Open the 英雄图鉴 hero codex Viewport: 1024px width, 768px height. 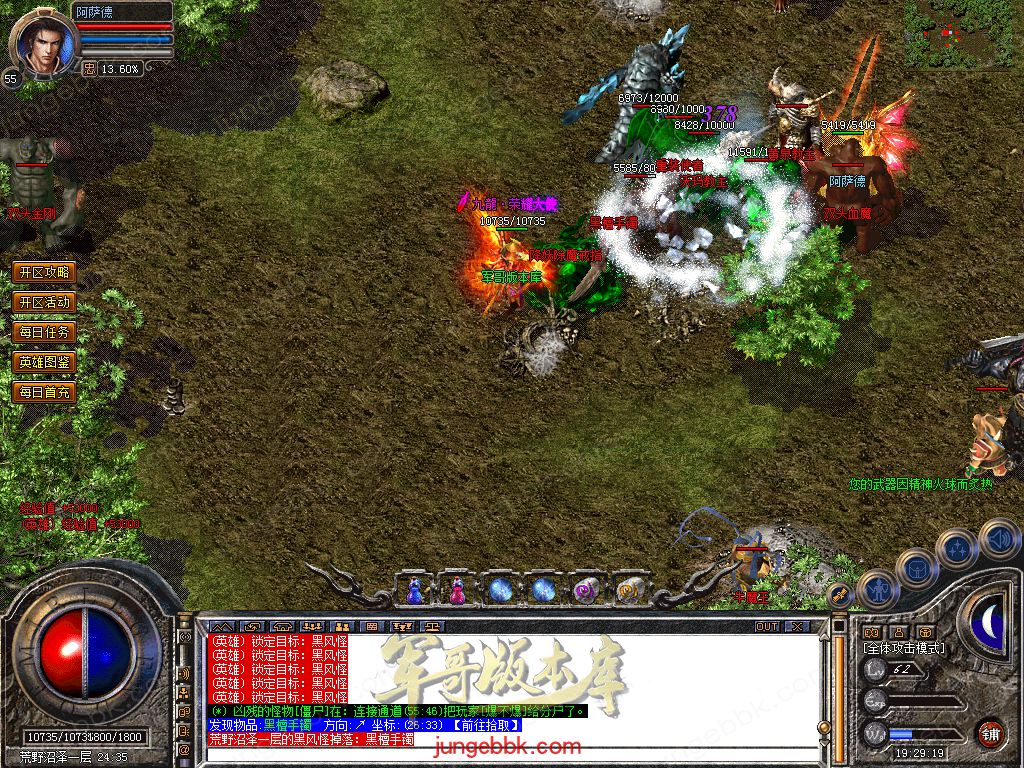[43, 362]
